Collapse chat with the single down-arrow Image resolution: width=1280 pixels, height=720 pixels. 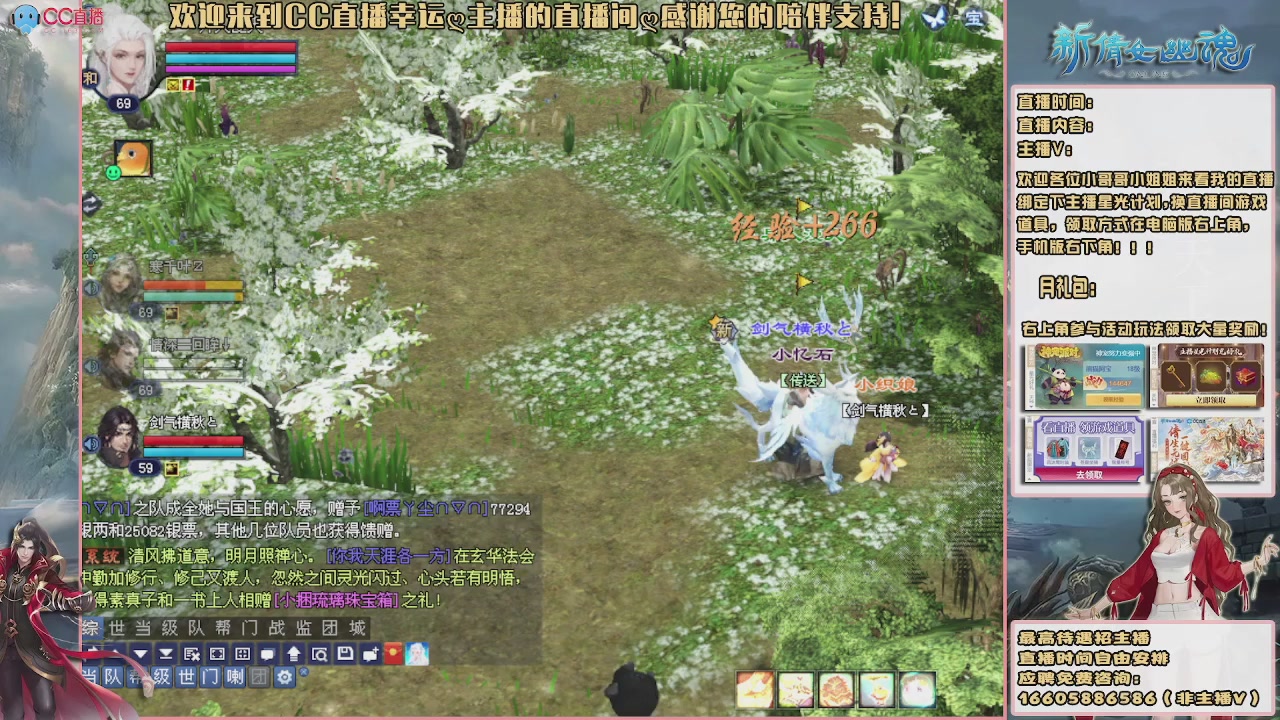(x=141, y=653)
